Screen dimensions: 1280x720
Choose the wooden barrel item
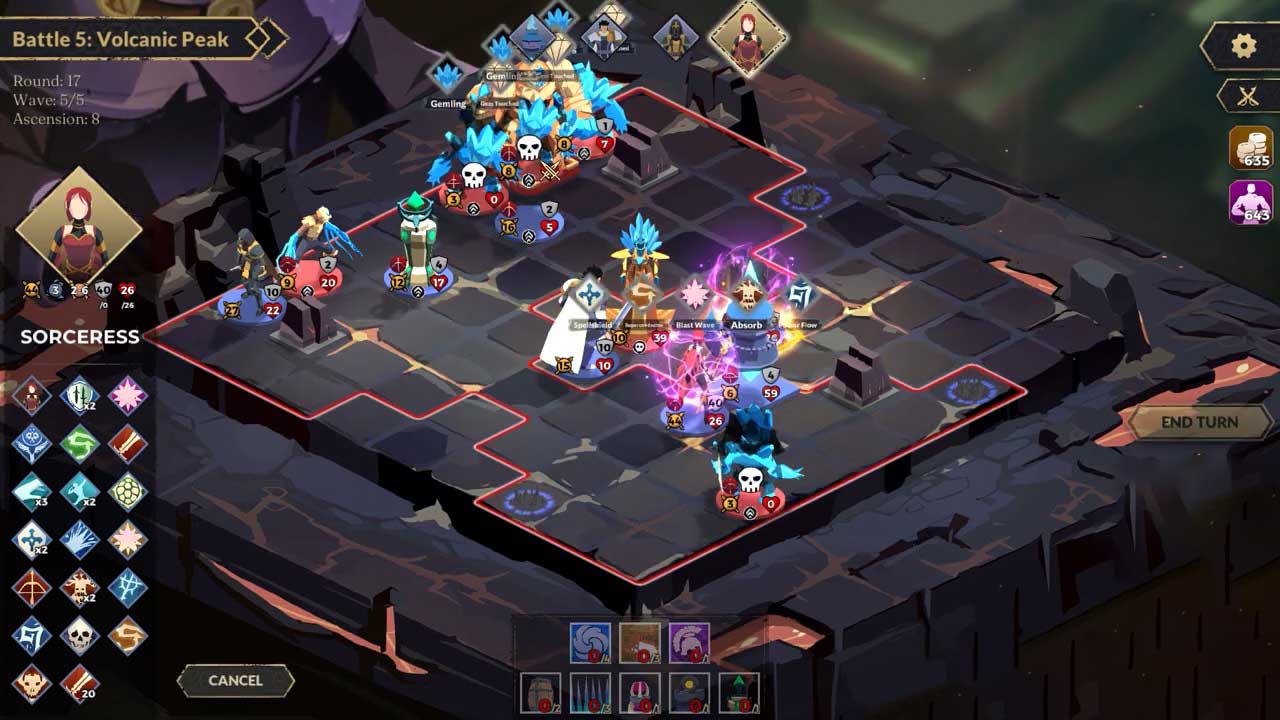pyautogui.click(x=541, y=692)
